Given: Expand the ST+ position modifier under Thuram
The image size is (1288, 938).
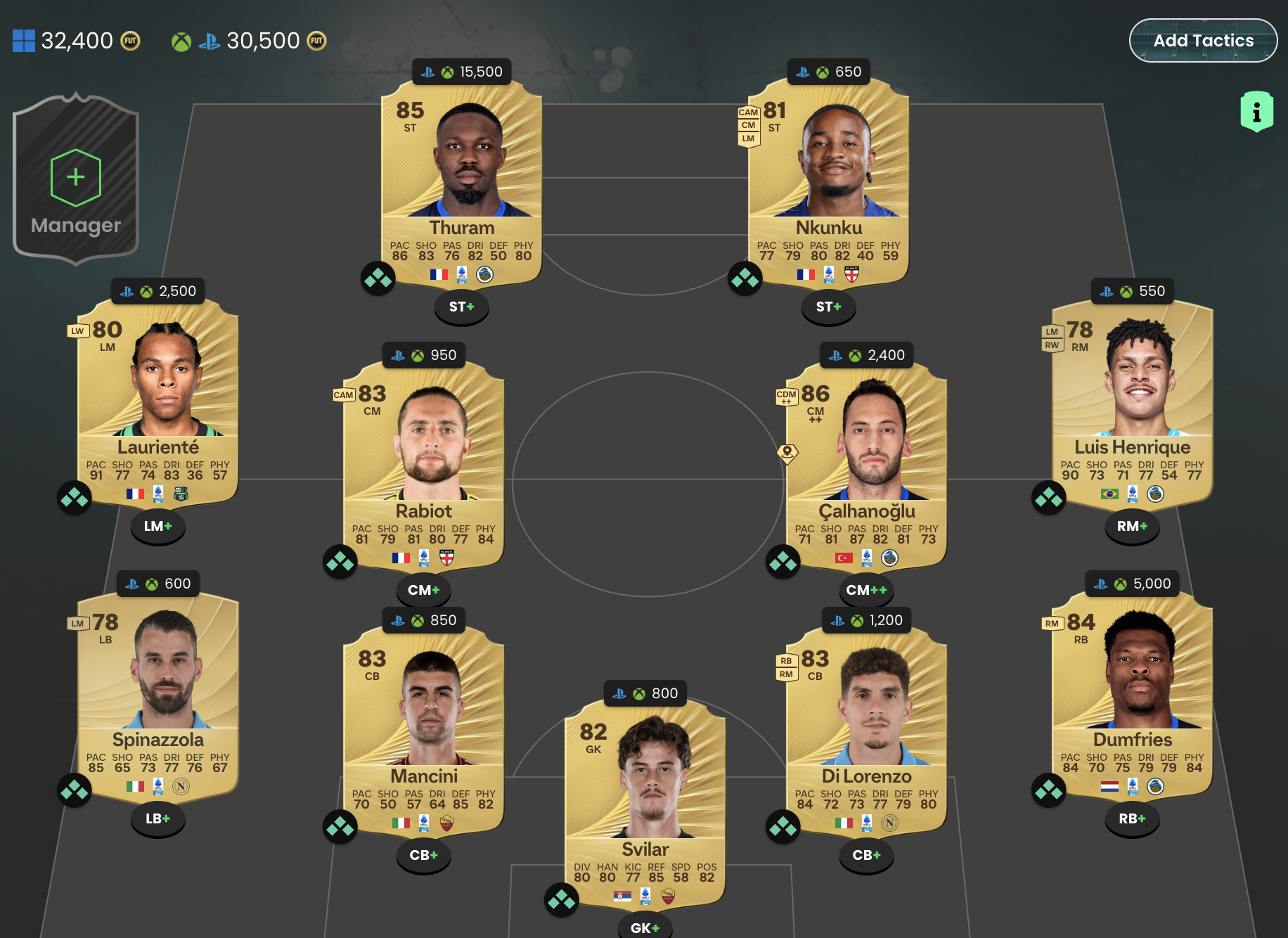Looking at the screenshot, I should pyautogui.click(x=461, y=307).
